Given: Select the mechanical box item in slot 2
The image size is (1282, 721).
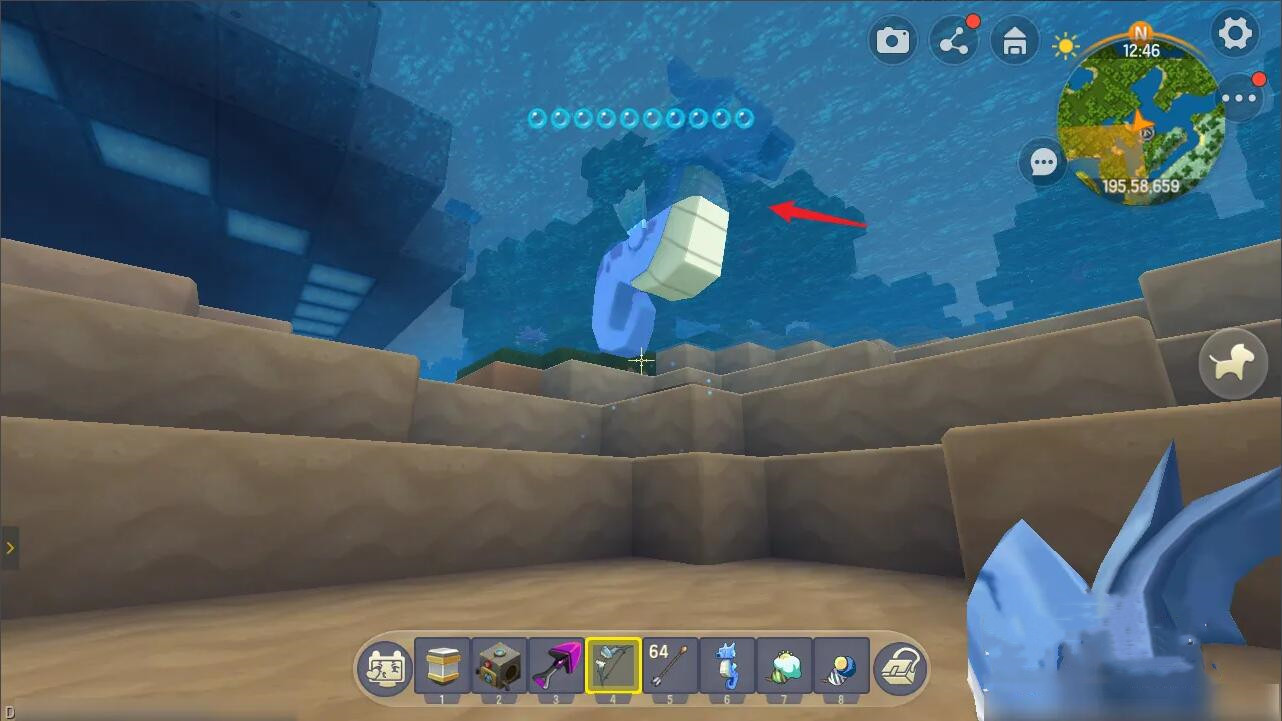Looking at the screenshot, I should 499,665.
